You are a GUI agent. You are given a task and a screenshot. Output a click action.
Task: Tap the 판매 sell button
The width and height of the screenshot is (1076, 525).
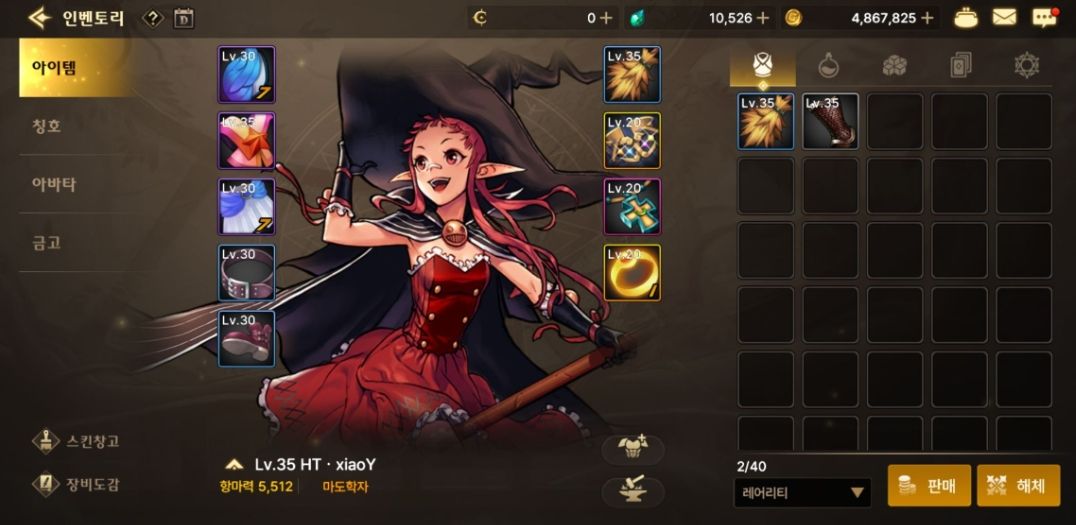tap(928, 487)
